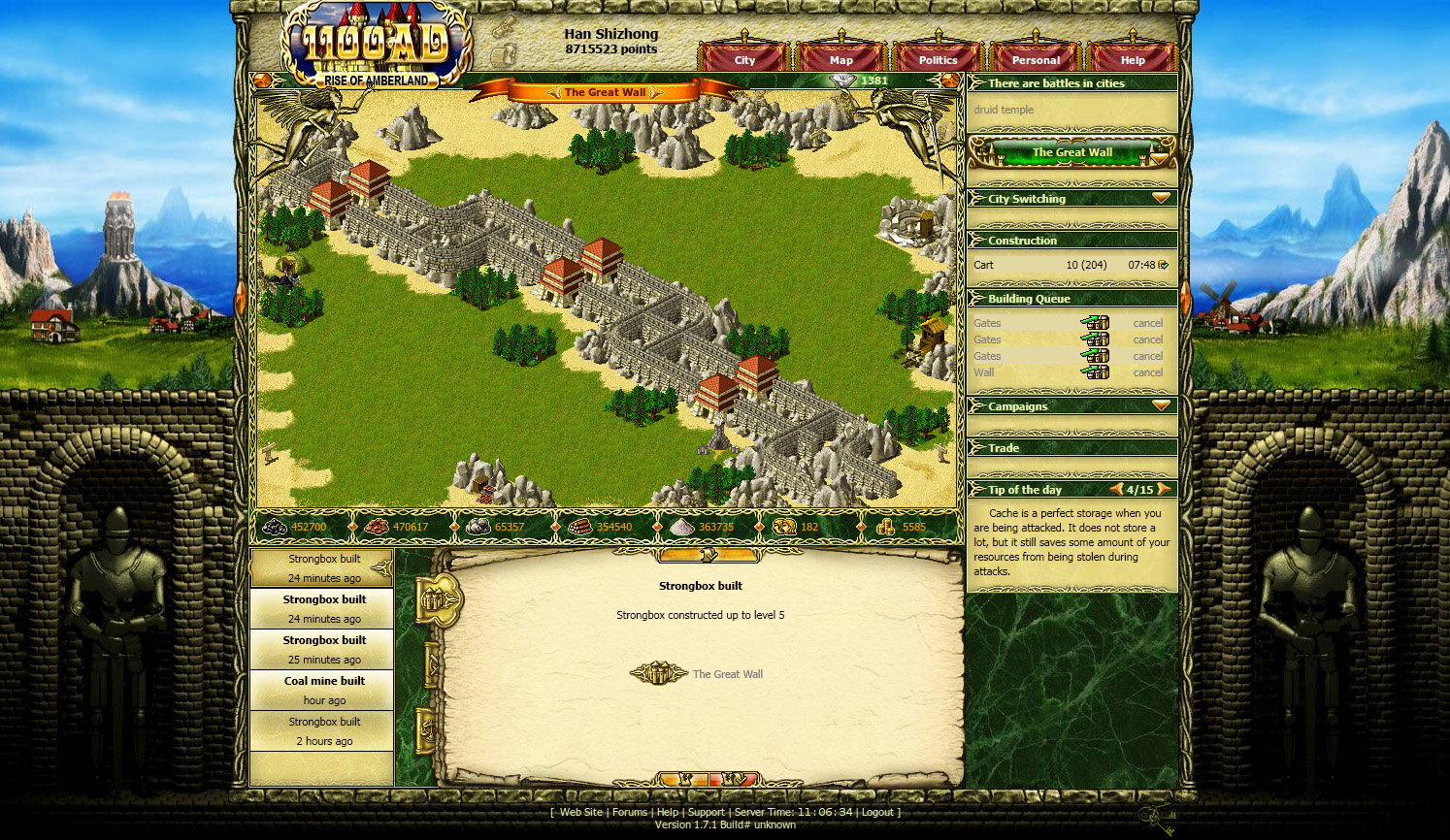The width and height of the screenshot is (1450, 840).
Task: Visit the Web Site footer link
Action: [x=580, y=813]
